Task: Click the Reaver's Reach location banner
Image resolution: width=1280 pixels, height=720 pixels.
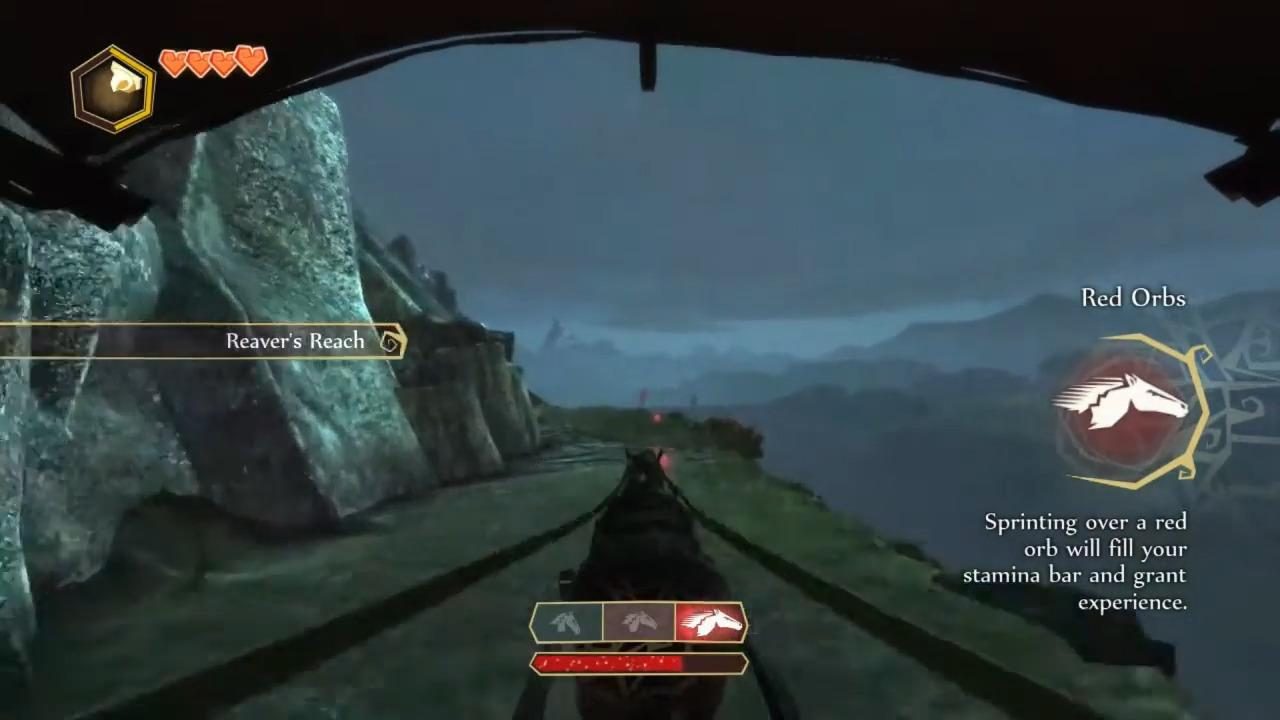Action: [294, 341]
